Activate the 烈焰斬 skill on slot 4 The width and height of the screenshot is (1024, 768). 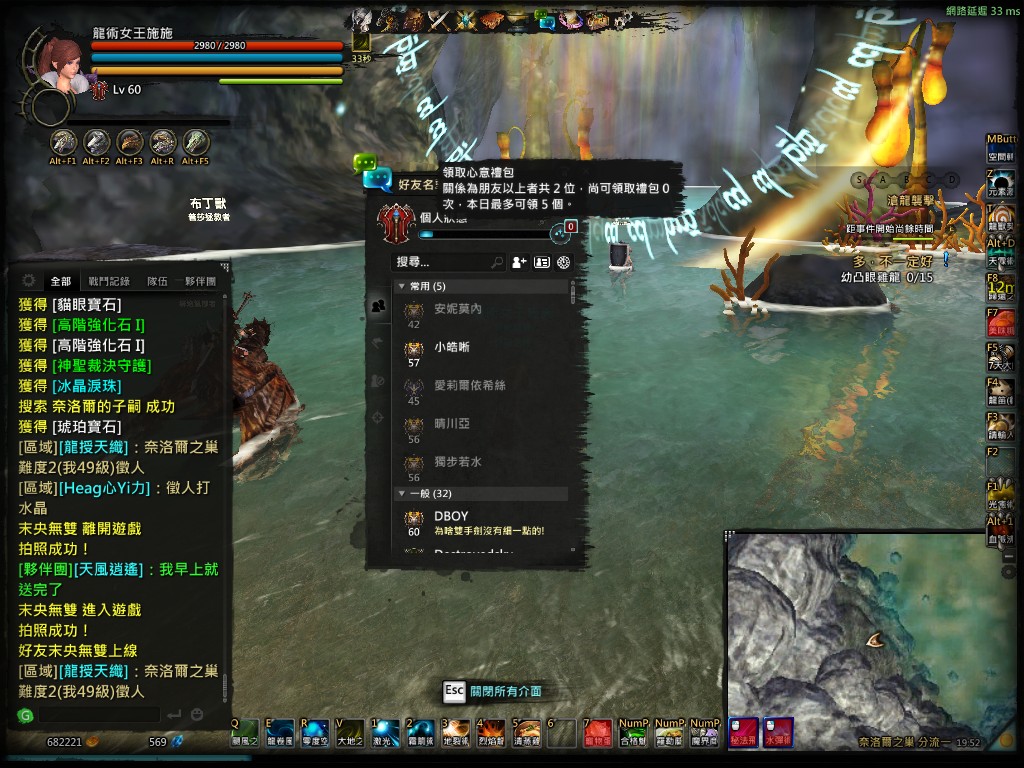pos(491,732)
